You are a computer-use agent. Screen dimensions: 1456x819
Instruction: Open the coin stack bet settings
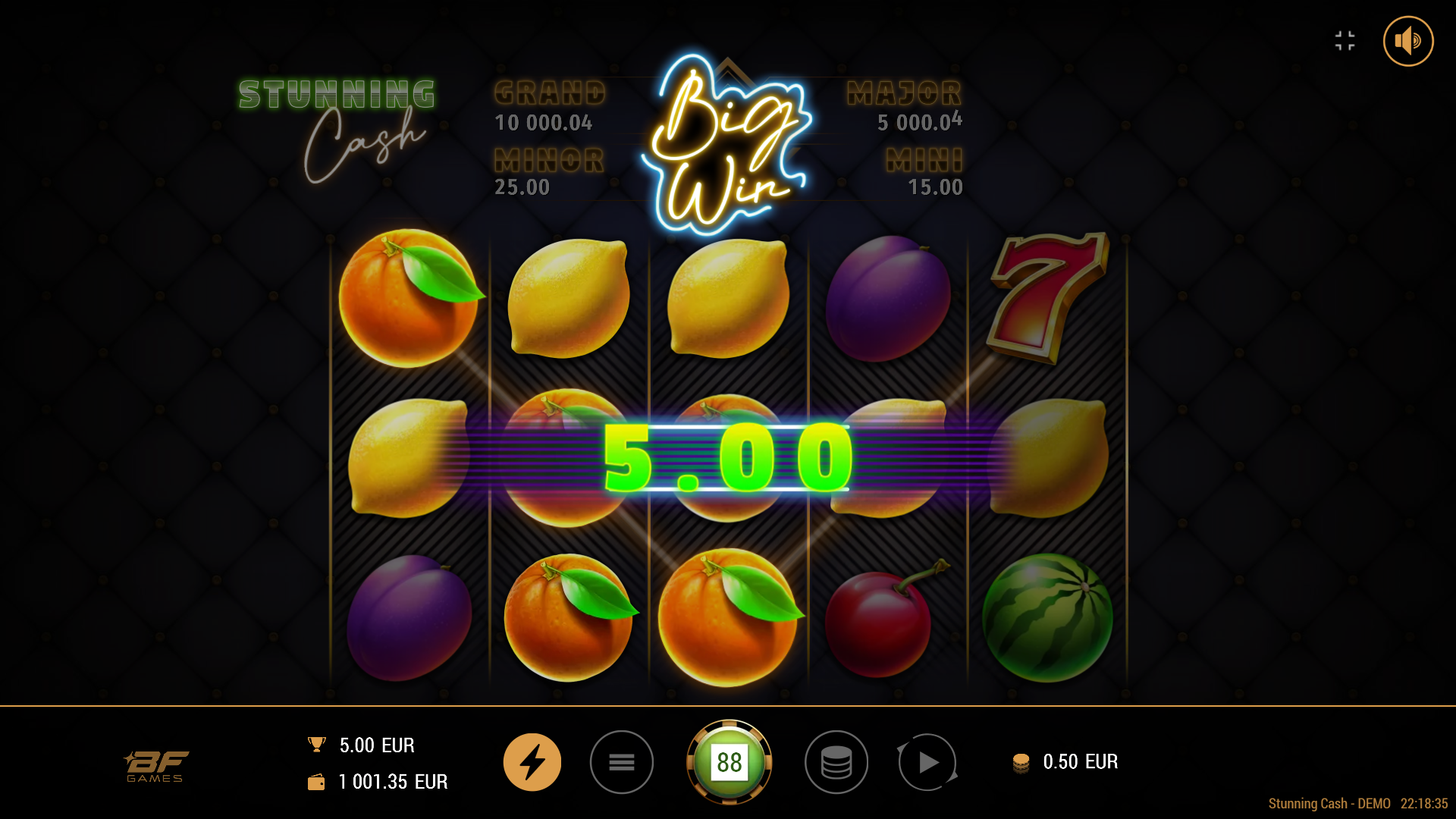836,762
